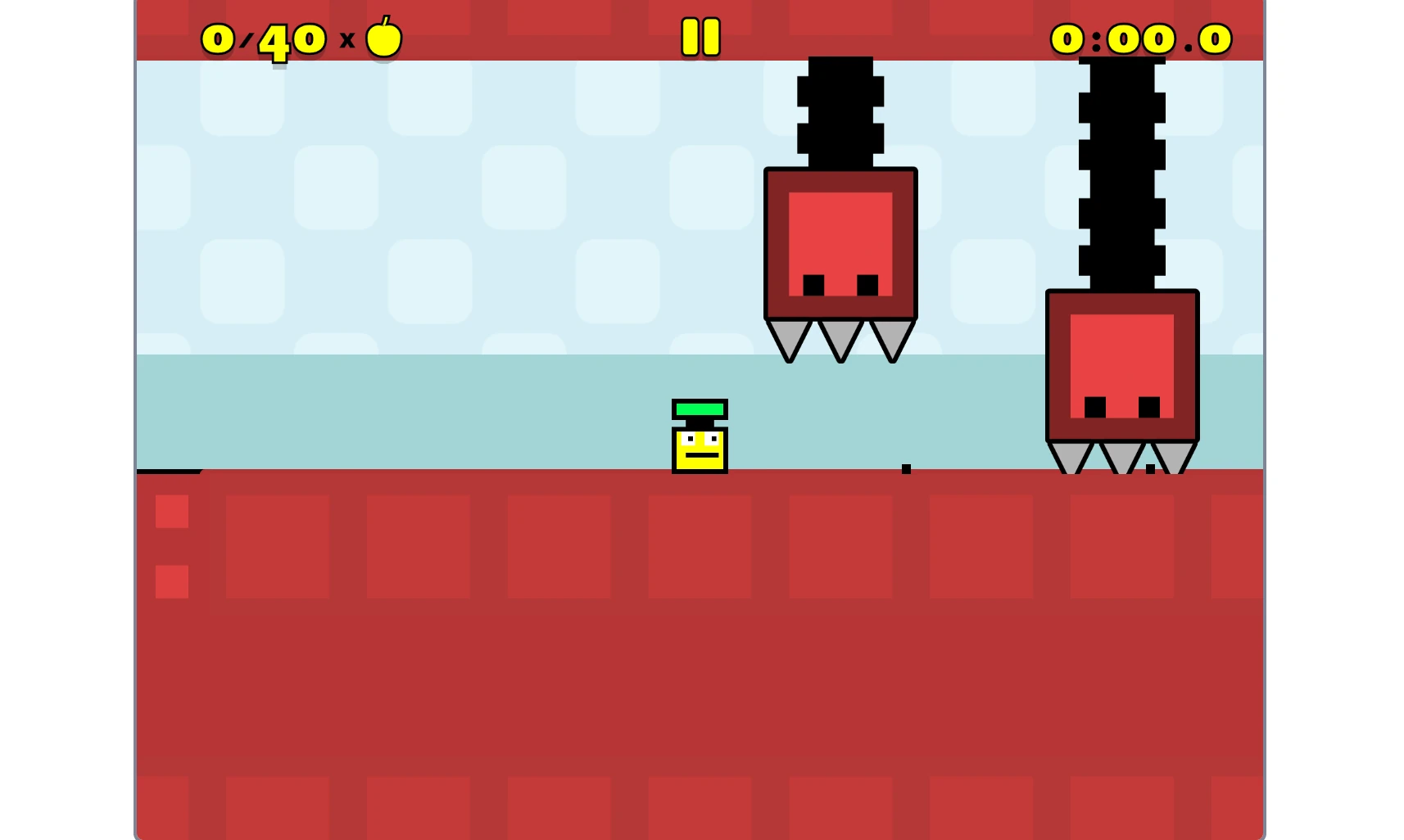Click the dark line segment on the ground ledge
The width and height of the screenshot is (1404, 840).
(168, 472)
